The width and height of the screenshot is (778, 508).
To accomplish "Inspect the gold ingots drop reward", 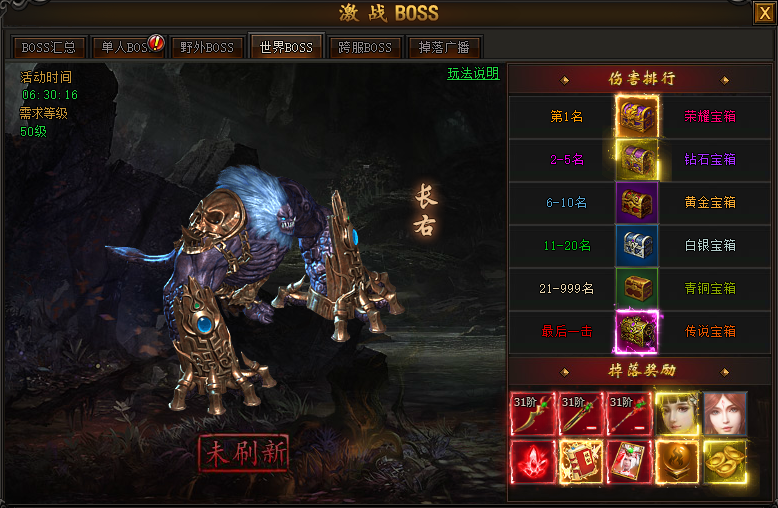I will tap(724, 462).
